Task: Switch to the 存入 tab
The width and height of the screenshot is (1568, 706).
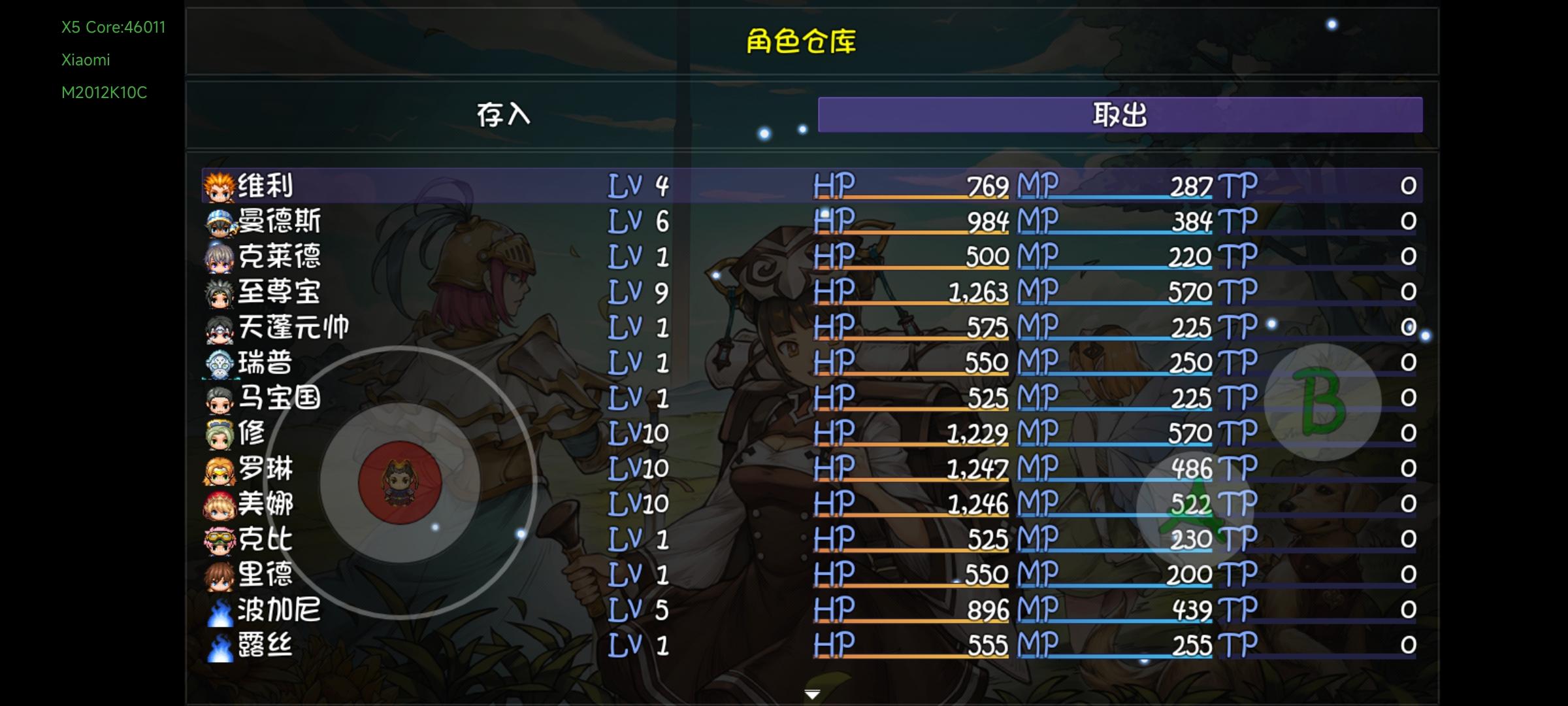Action: (503, 114)
